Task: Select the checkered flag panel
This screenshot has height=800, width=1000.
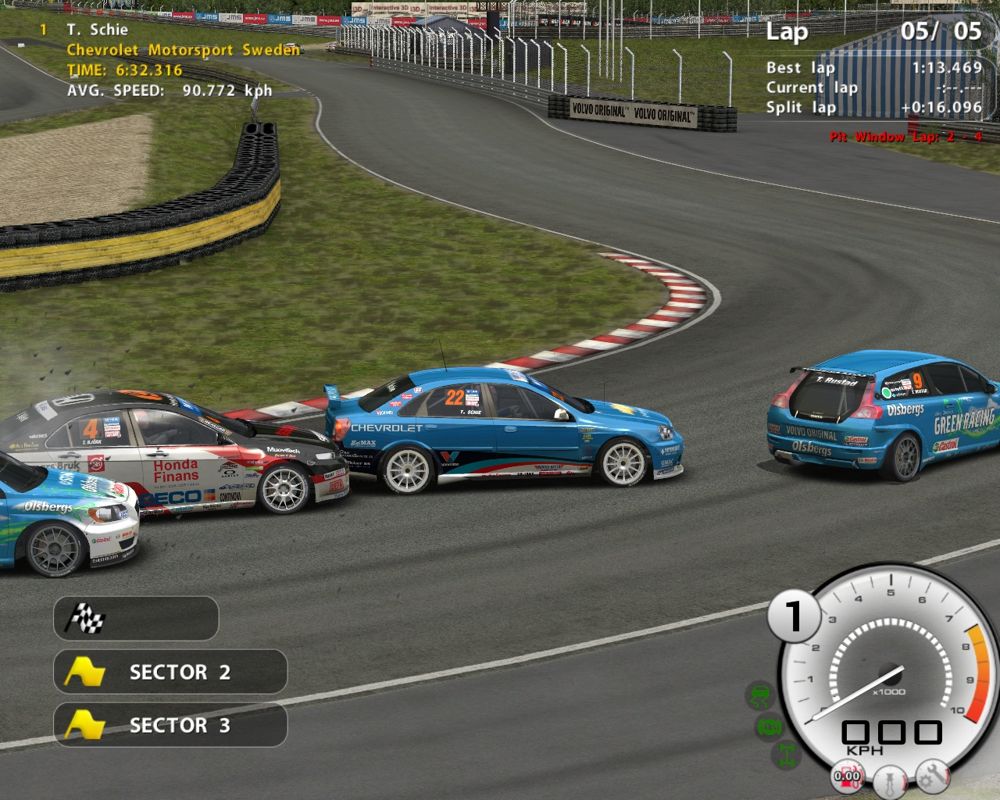Action: [135, 619]
